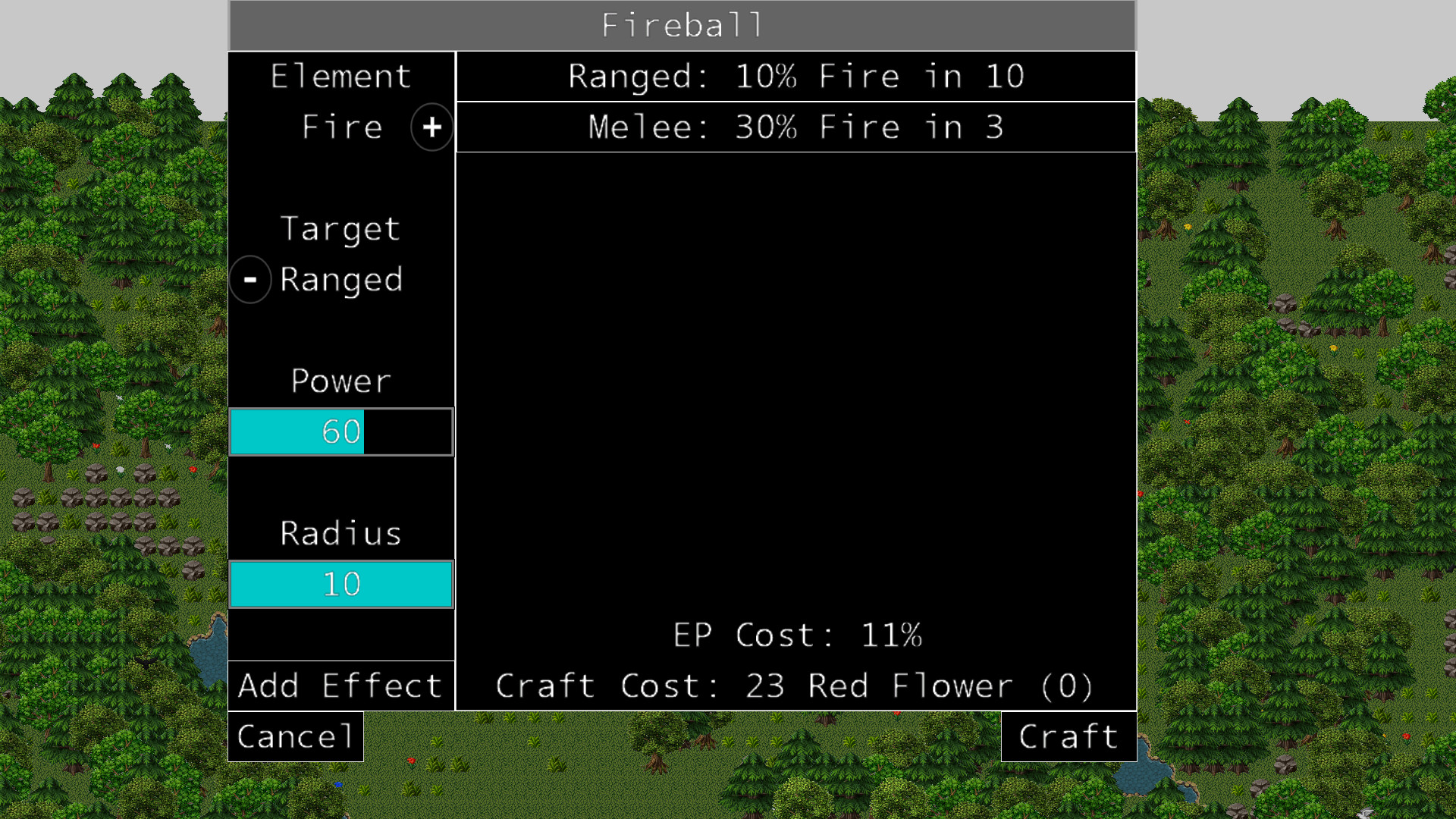Adjust the Radius slider set to 10
Image resolution: width=1456 pixels, height=819 pixels.
tap(340, 583)
